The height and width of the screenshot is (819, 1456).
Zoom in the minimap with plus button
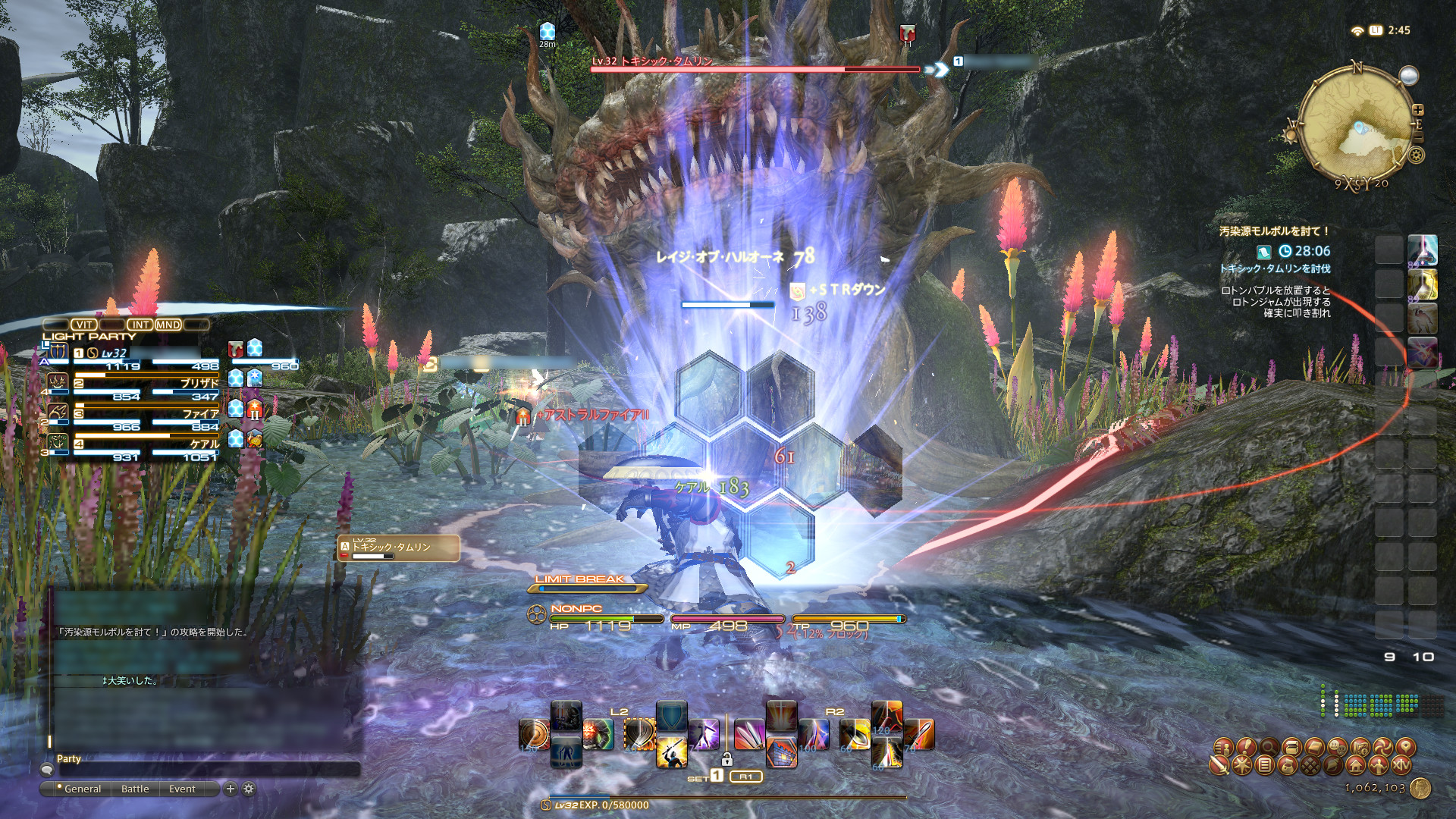(x=1418, y=110)
